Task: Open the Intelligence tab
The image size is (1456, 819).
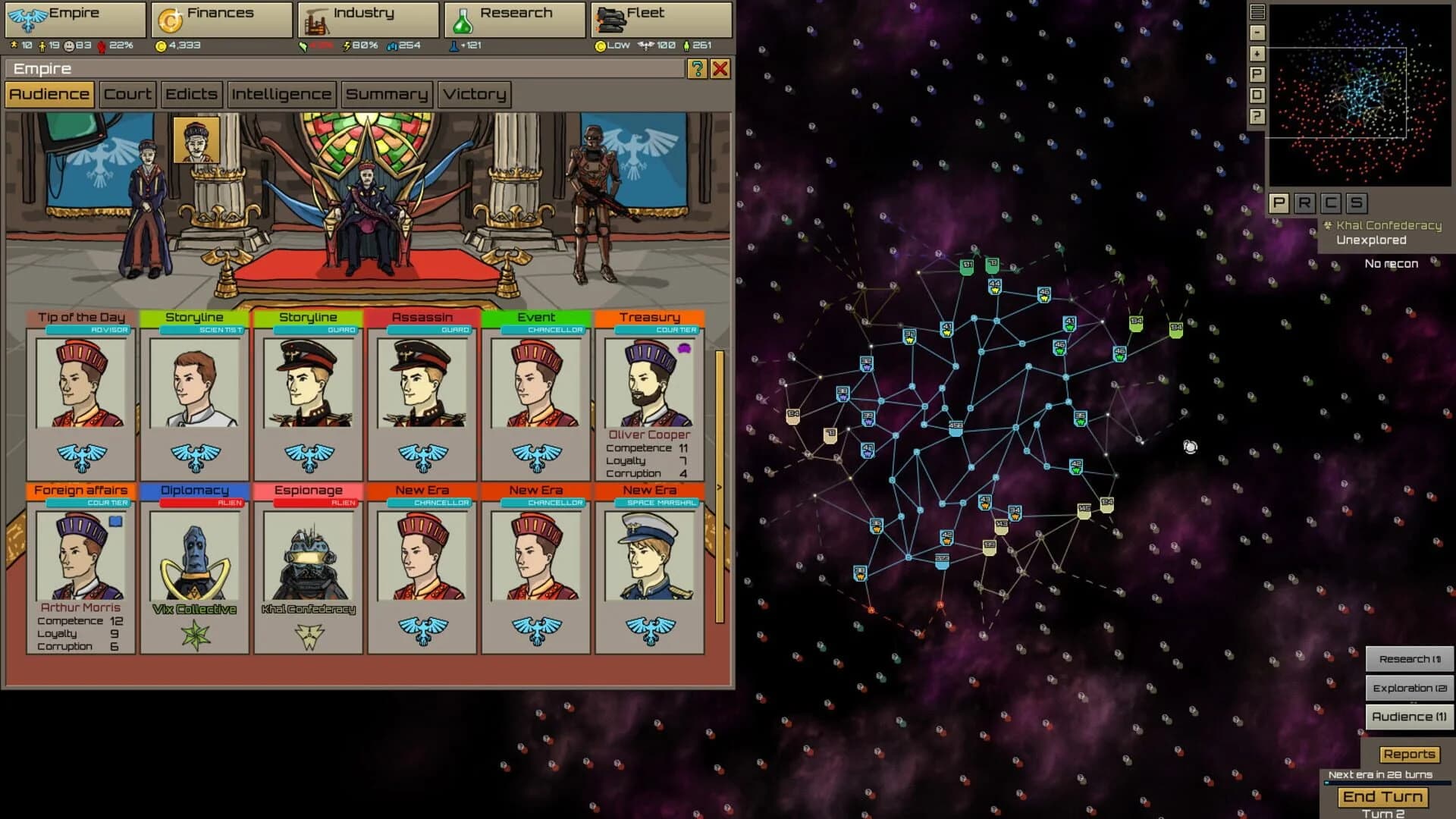Action: [281, 94]
